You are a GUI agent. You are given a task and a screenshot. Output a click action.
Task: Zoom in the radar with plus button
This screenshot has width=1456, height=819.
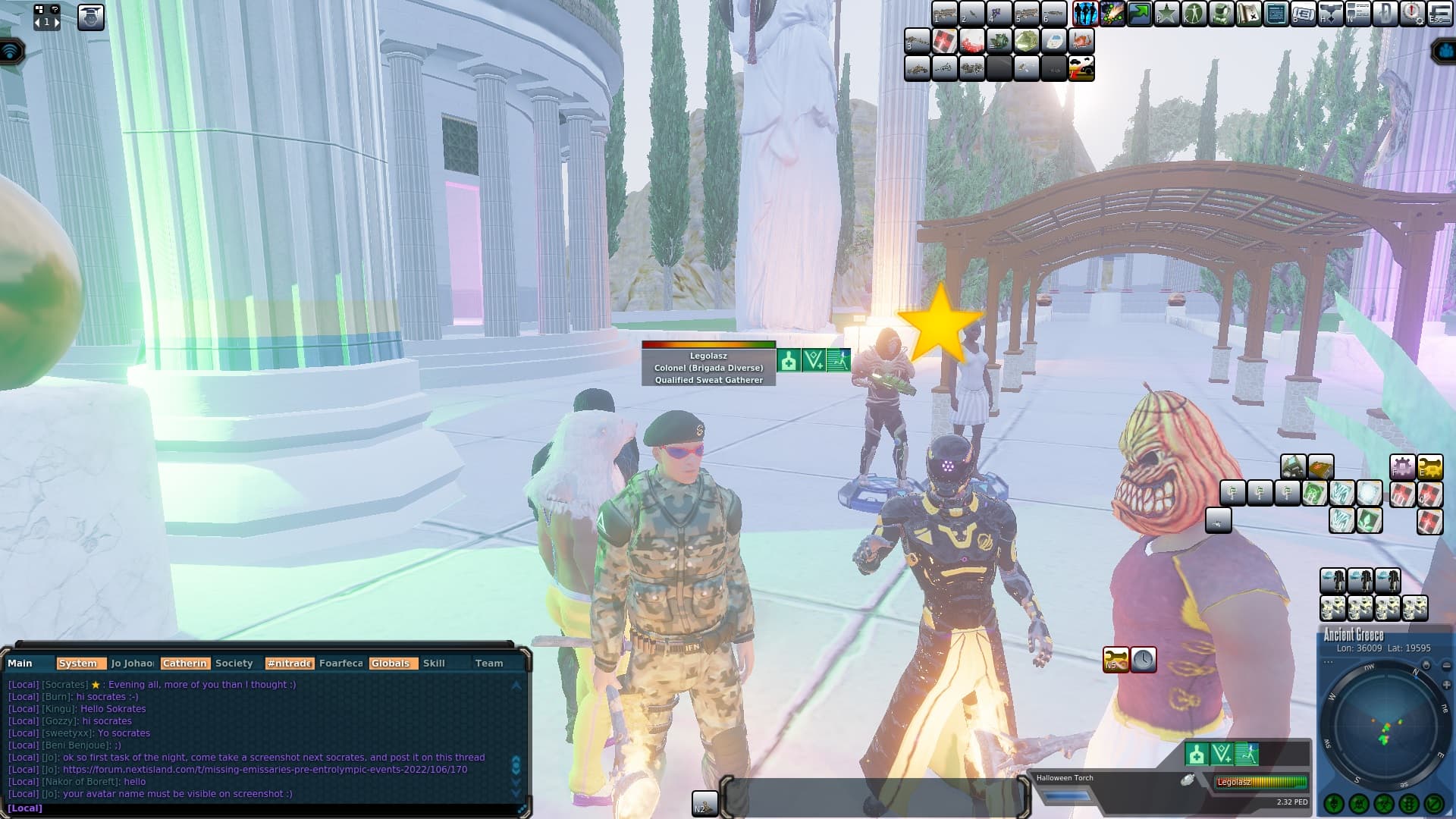1446,685
